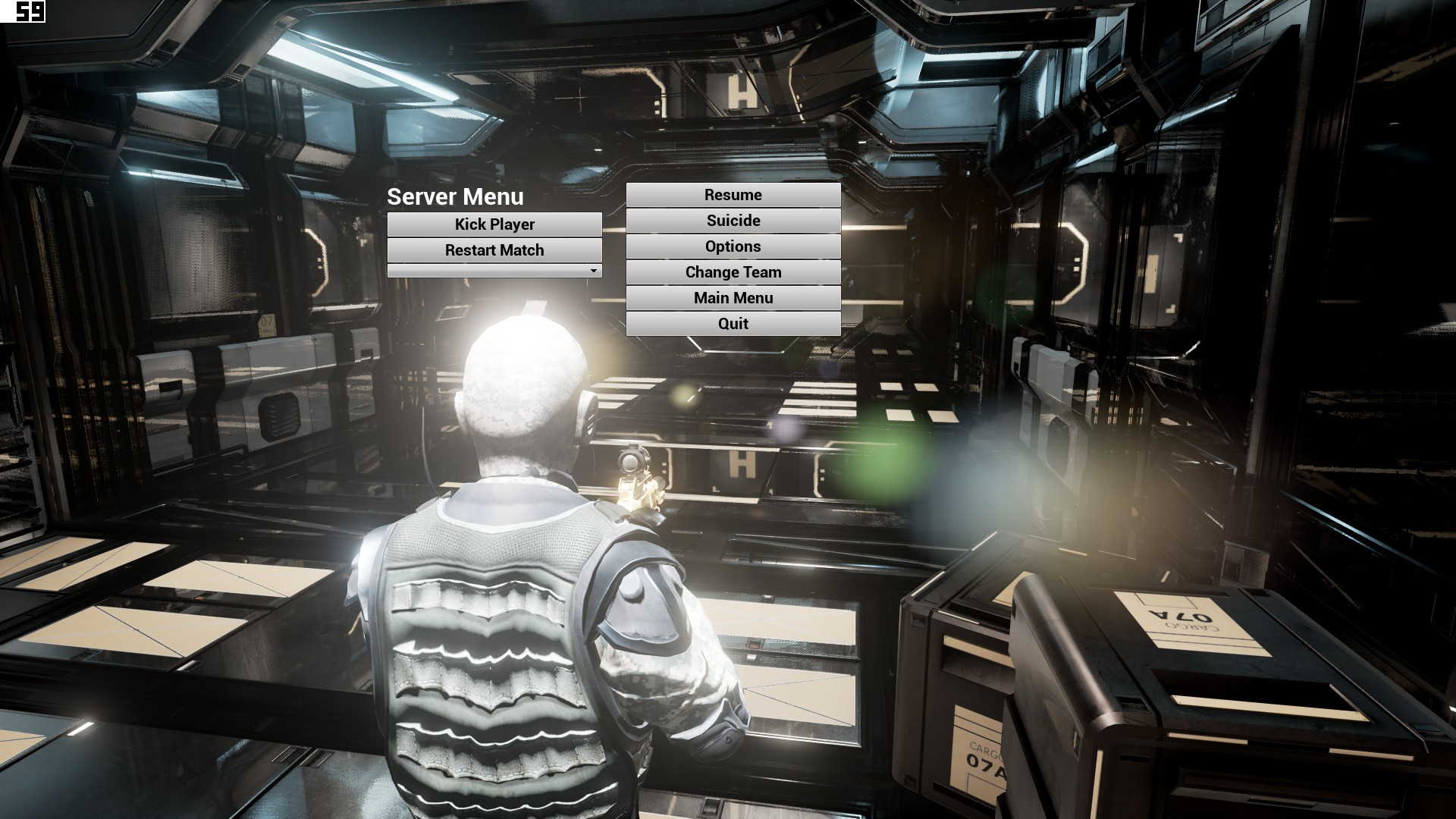Choose the Suicide option
The width and height of the screenshot is (1456, 819).
click(733, 221)
